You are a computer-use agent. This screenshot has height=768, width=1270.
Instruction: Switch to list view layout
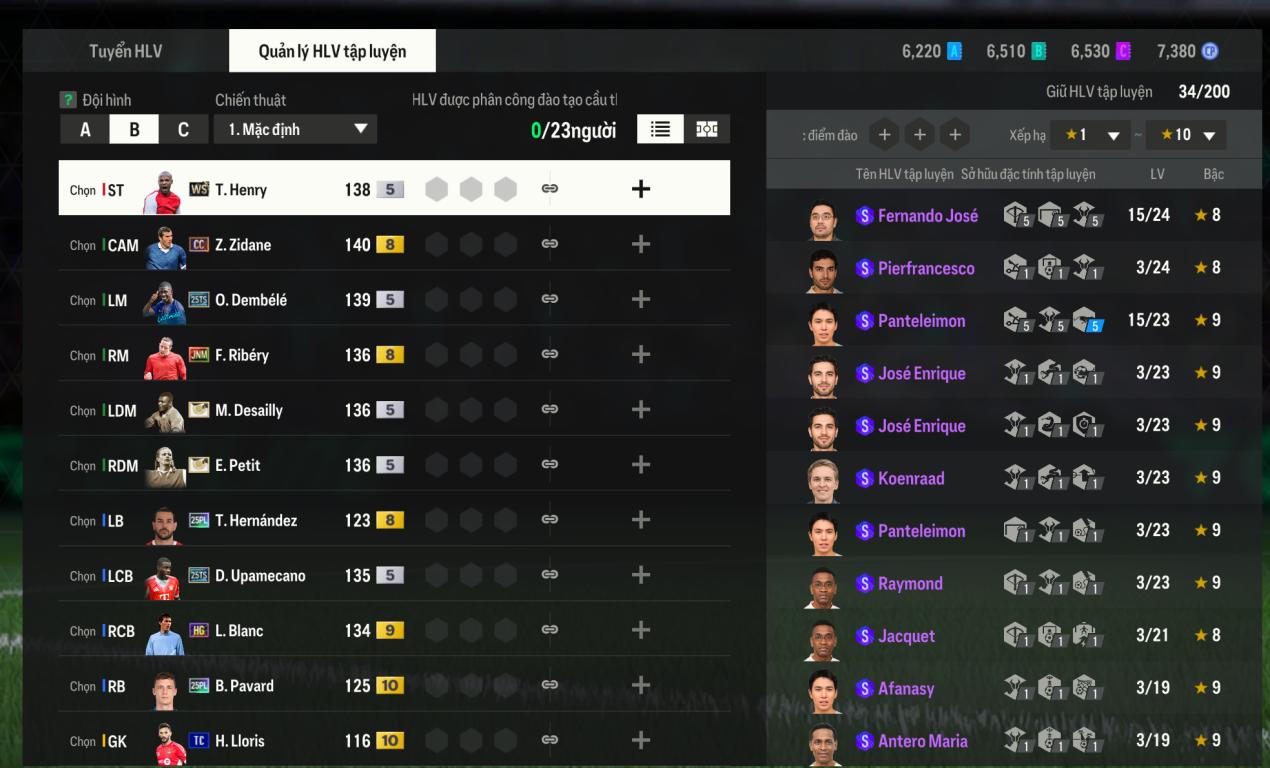point(660,129)
